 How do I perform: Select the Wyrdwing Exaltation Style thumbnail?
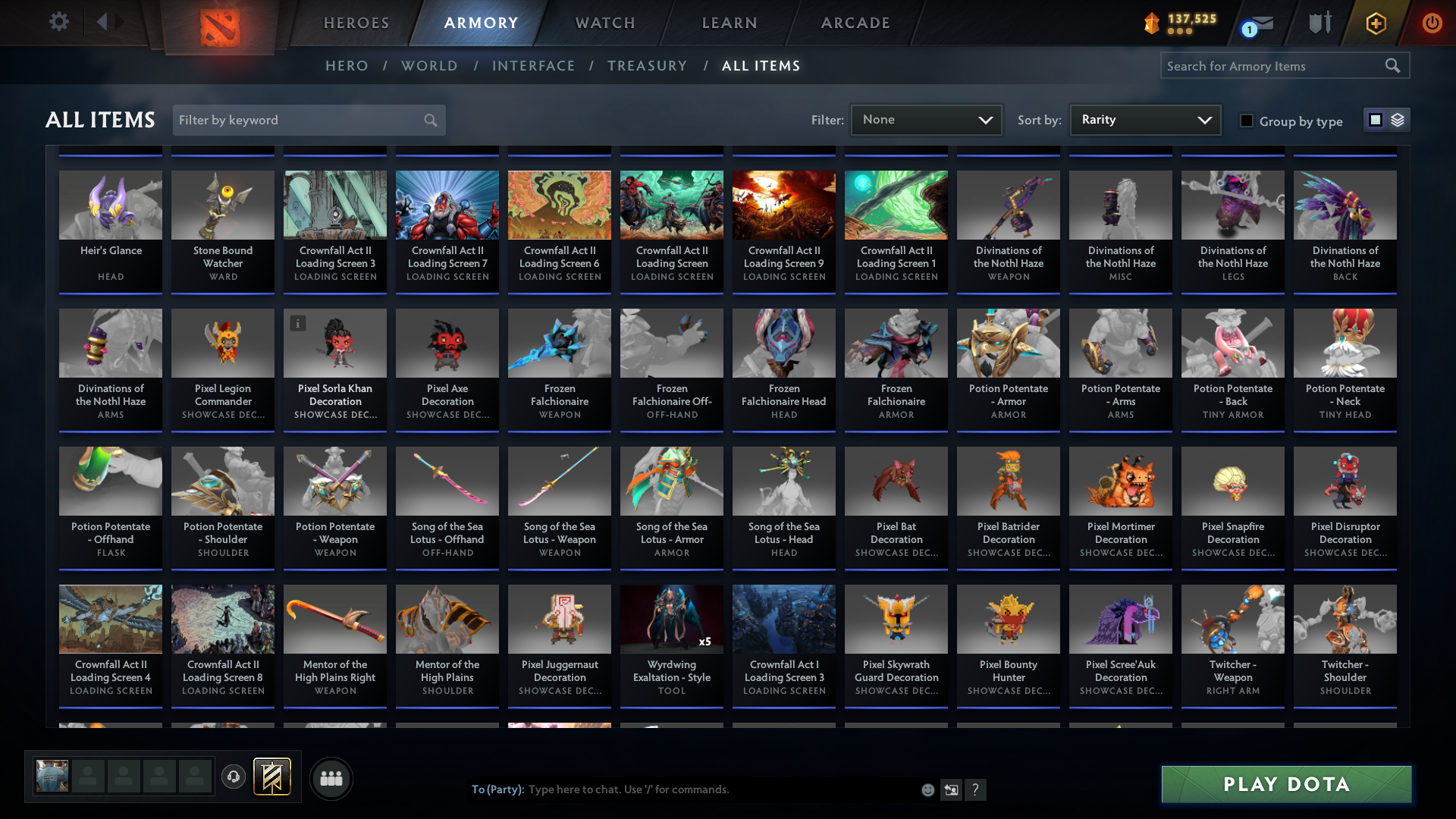[x=671, y=619]
